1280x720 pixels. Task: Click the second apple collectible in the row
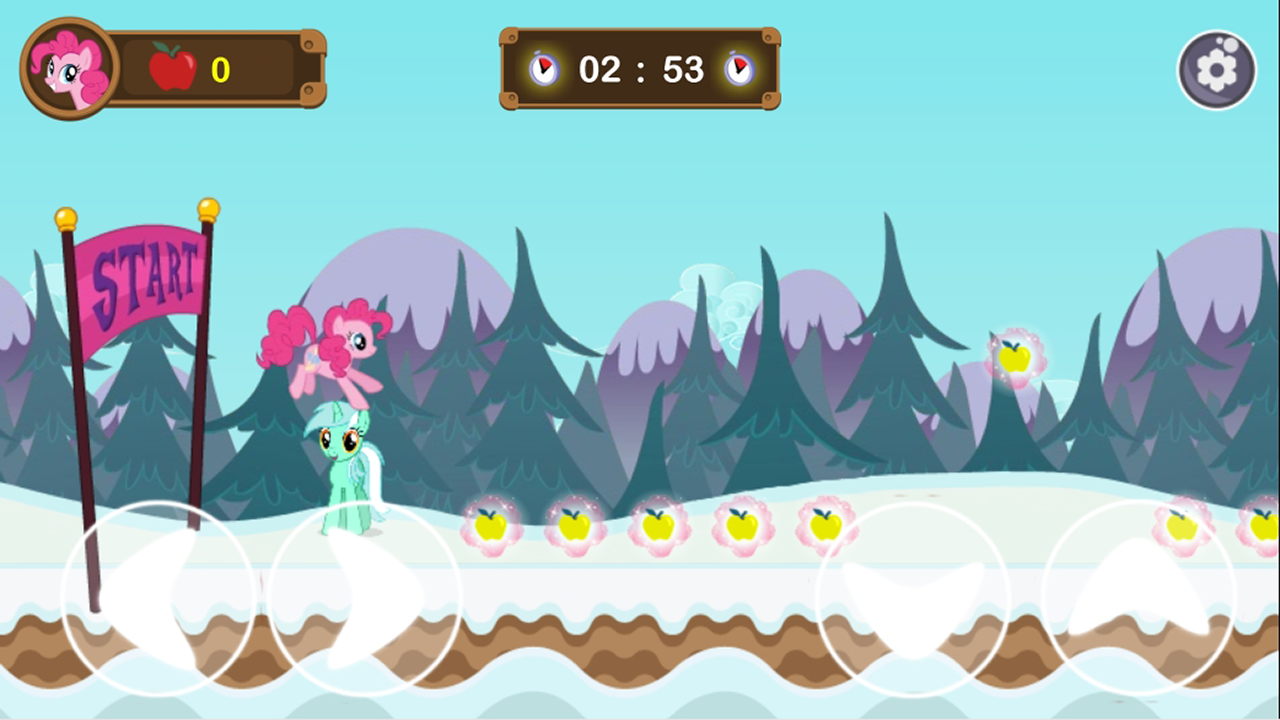pos(575,527)
